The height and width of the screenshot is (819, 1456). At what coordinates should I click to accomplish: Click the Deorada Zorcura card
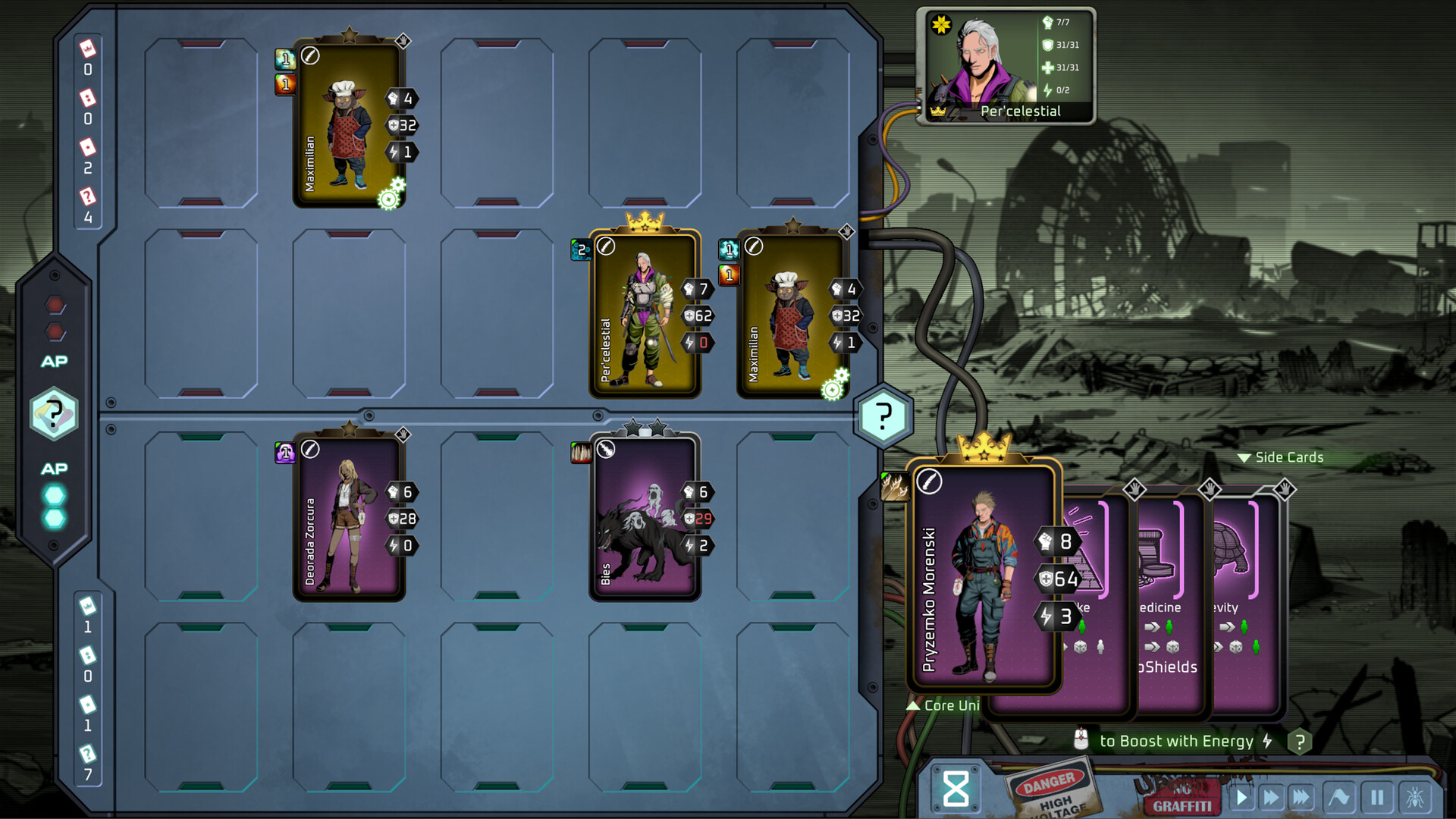[349, 516]
